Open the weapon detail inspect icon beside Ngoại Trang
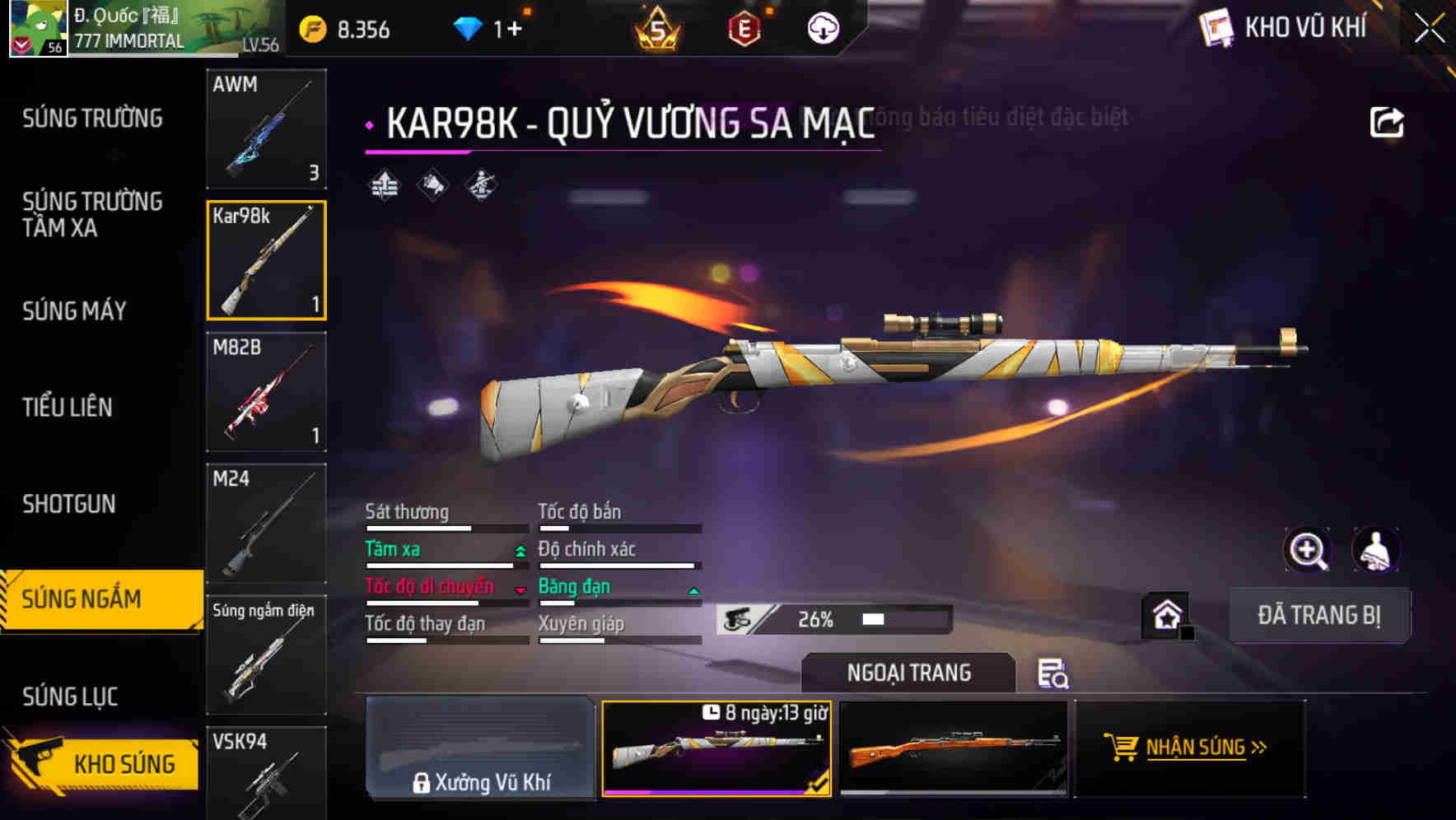 point(1054,673)
